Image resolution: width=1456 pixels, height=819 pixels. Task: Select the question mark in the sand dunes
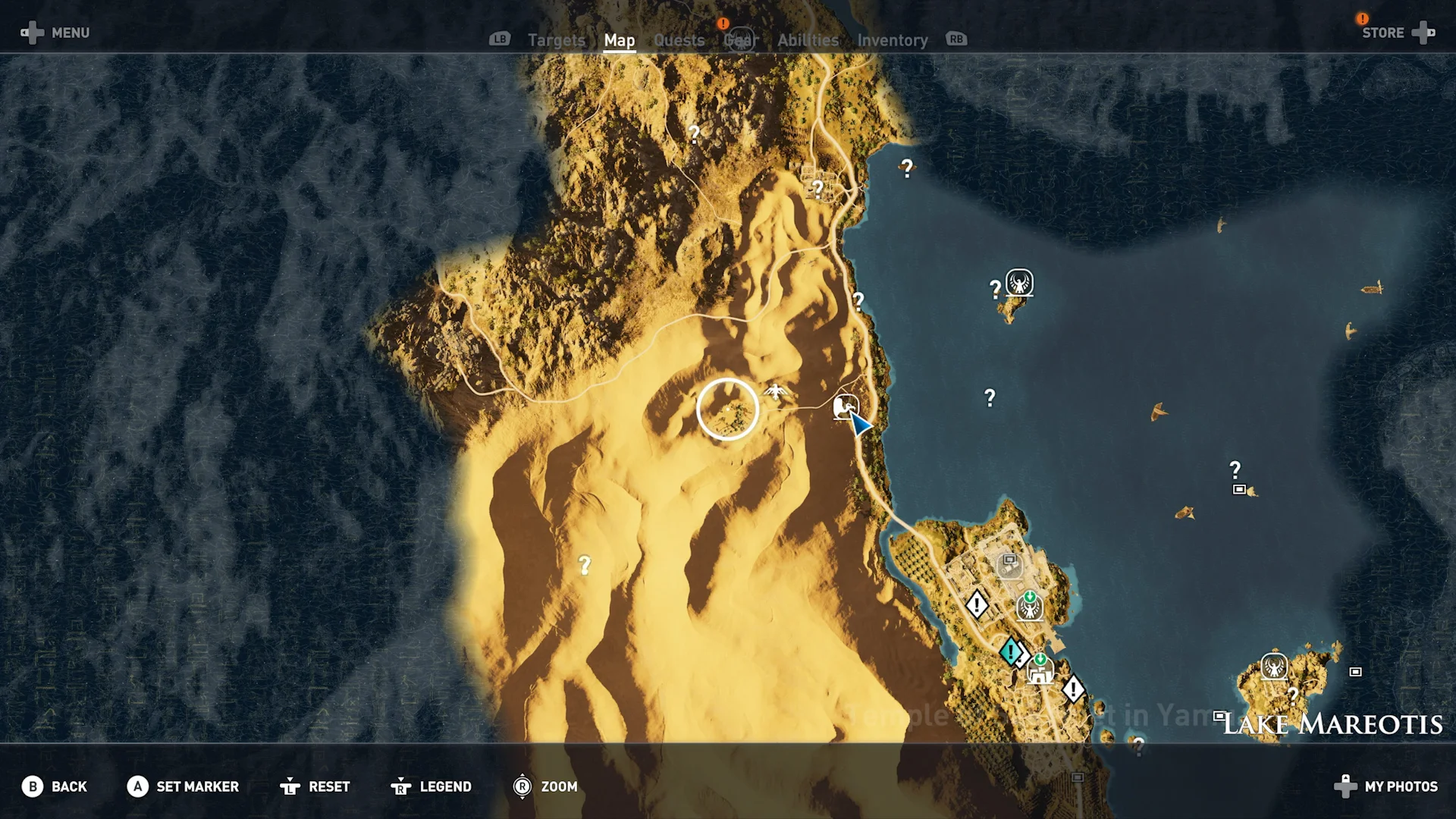585,565
